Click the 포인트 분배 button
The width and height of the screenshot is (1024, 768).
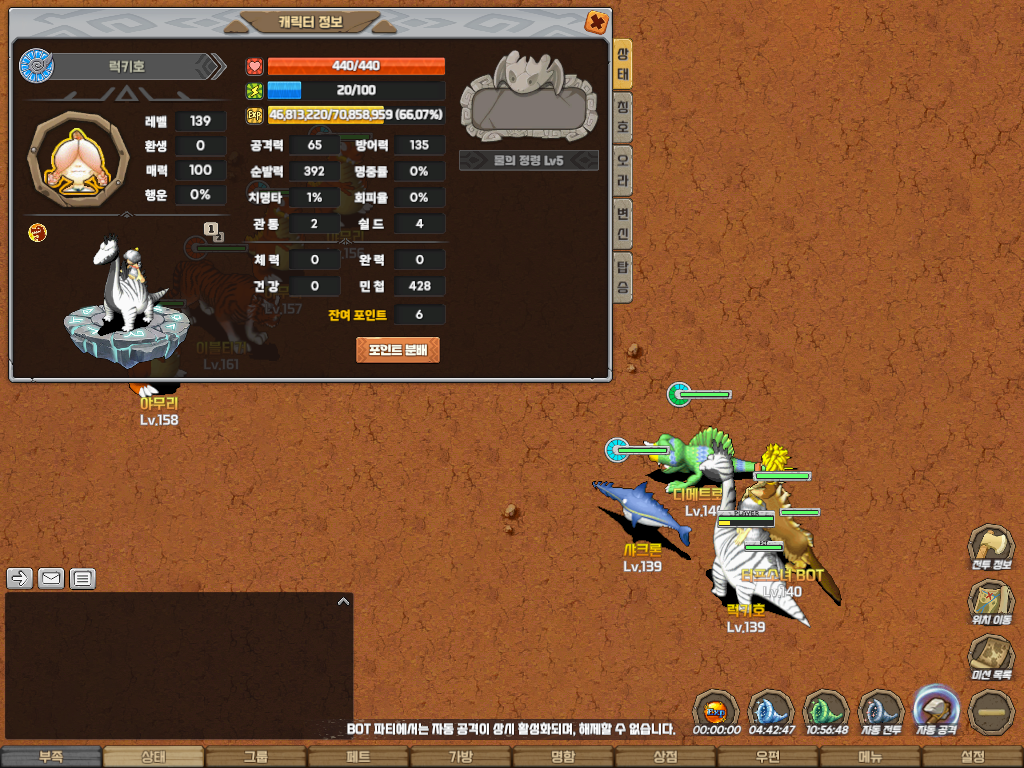[398, 349]
